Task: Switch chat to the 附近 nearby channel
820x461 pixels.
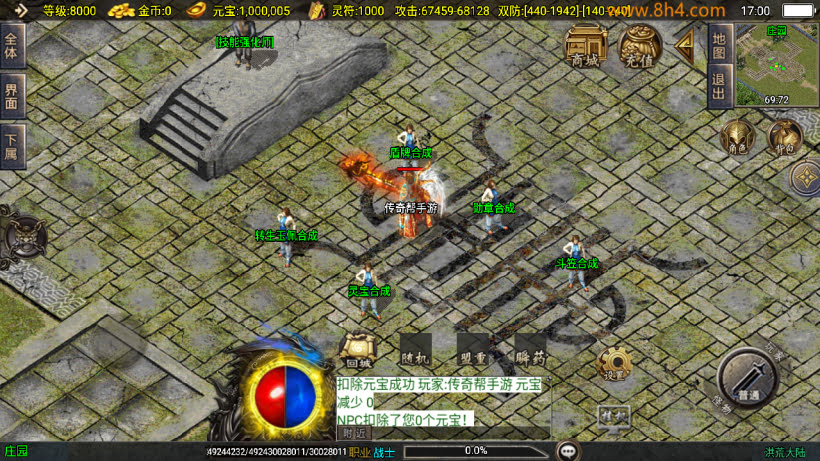Action: 354,434
